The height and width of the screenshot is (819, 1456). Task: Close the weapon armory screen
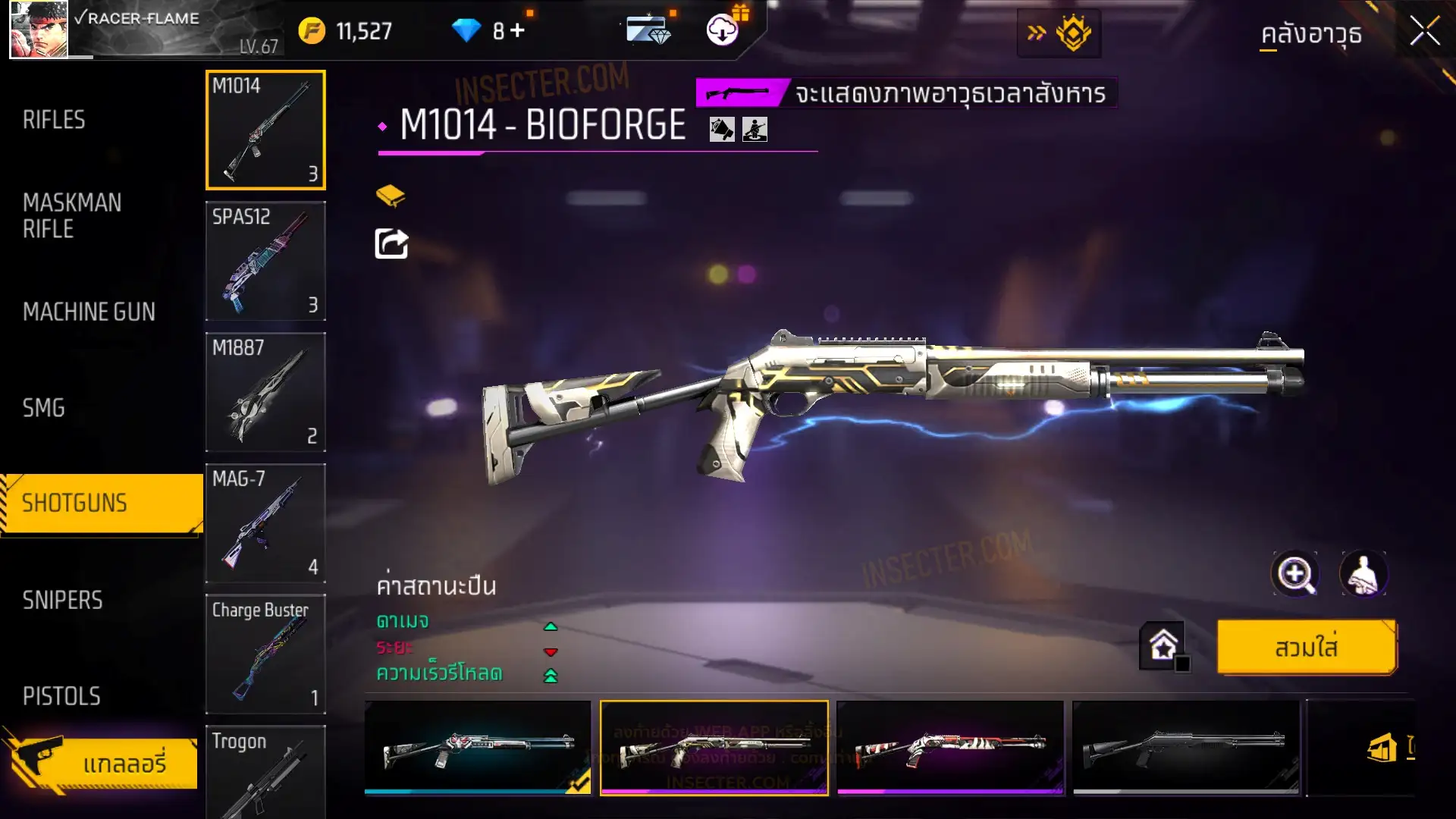1424,32
